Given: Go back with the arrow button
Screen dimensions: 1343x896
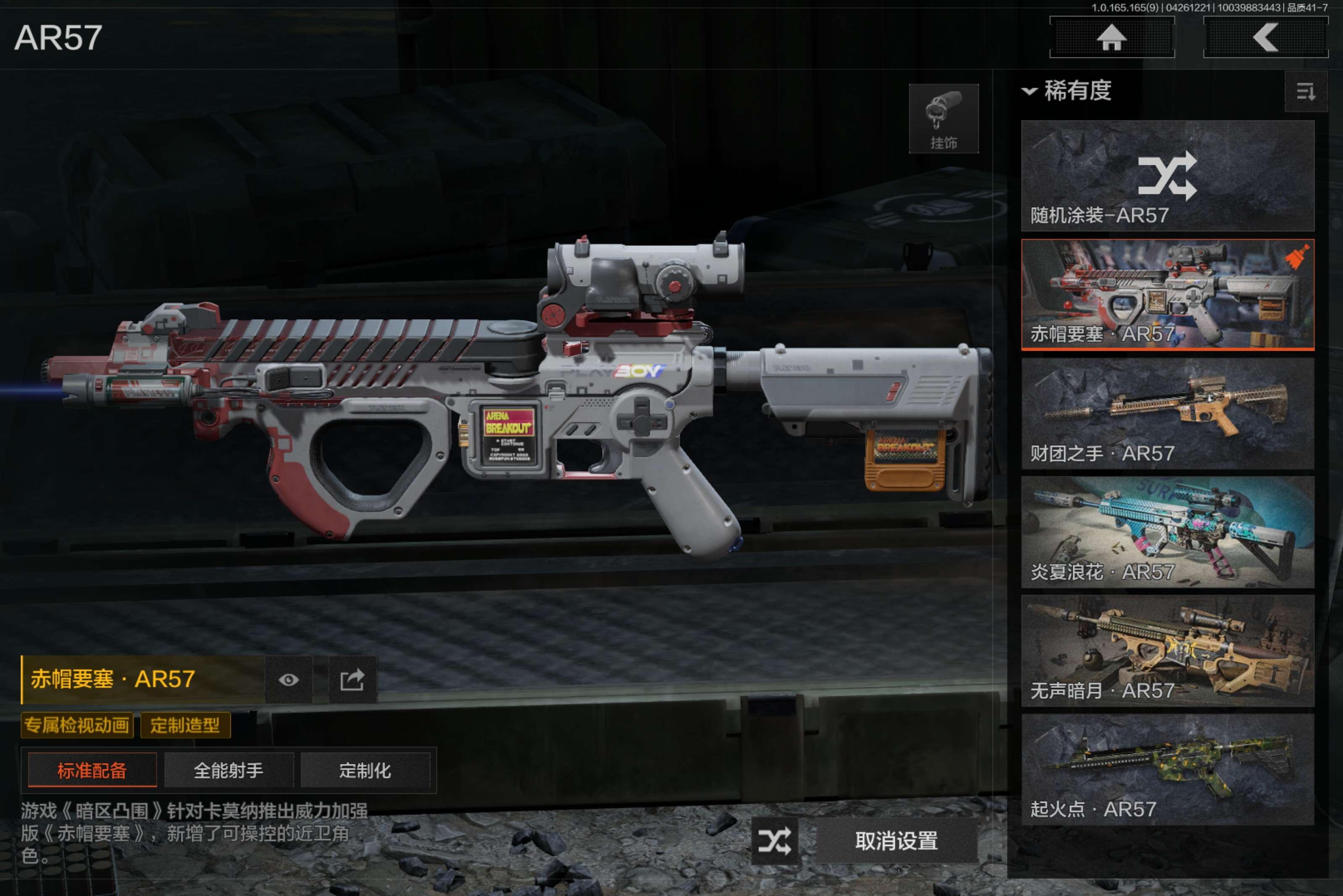Looking at the screenshot, I should point(1265,38).
